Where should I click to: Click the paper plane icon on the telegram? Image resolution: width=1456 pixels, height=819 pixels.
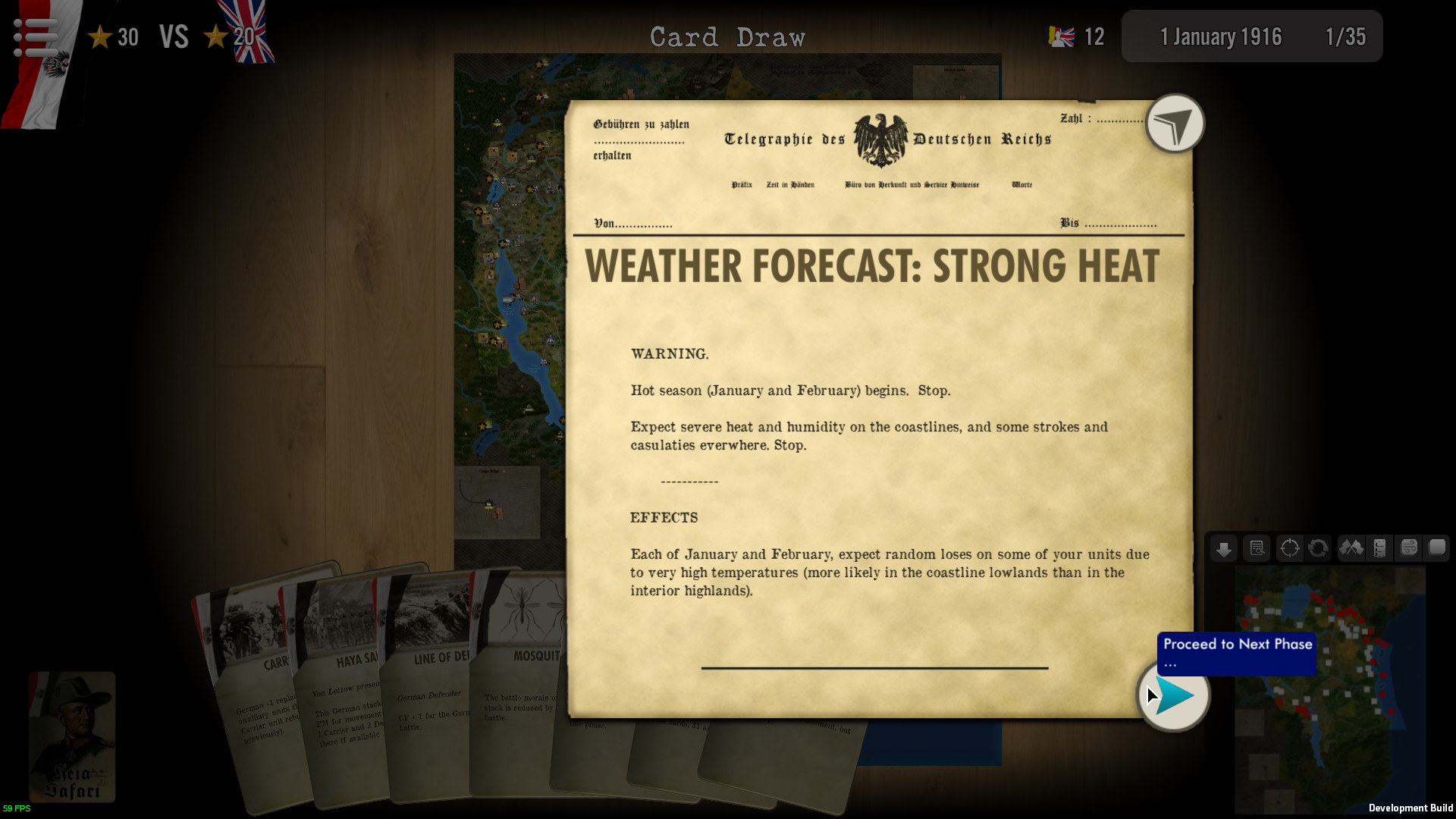pyautogui.click(x=1174, y=124)
